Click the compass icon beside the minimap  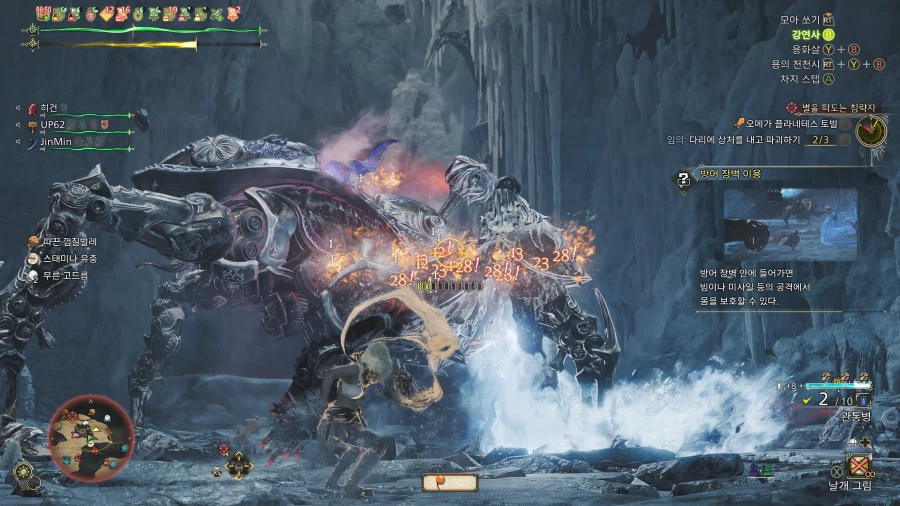point(27,471)
